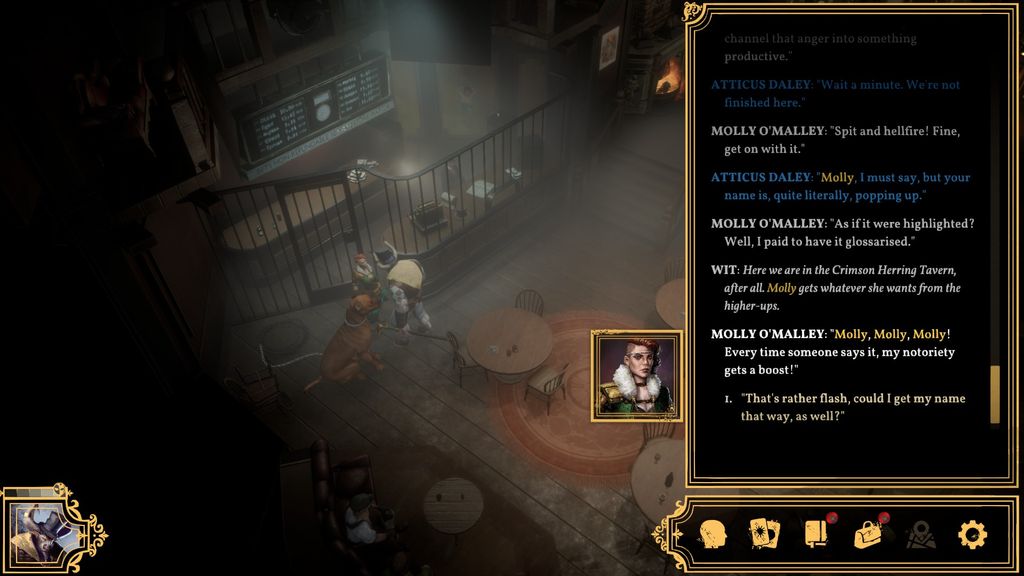The height and width of the screenshot is (576, 1024).
Task: Open the settings gear icon
Action: pos(972,534)
